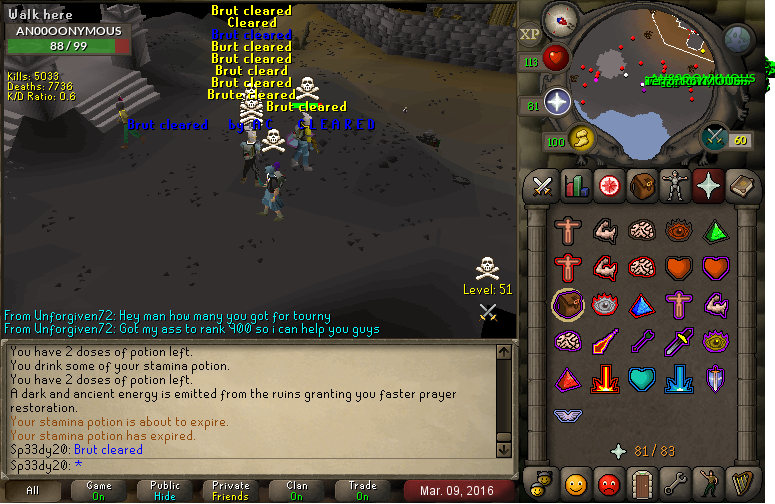The width and height of the screenshot is (775, 504).
Task: Switch to the Stats tab
Action: point(576,185)
